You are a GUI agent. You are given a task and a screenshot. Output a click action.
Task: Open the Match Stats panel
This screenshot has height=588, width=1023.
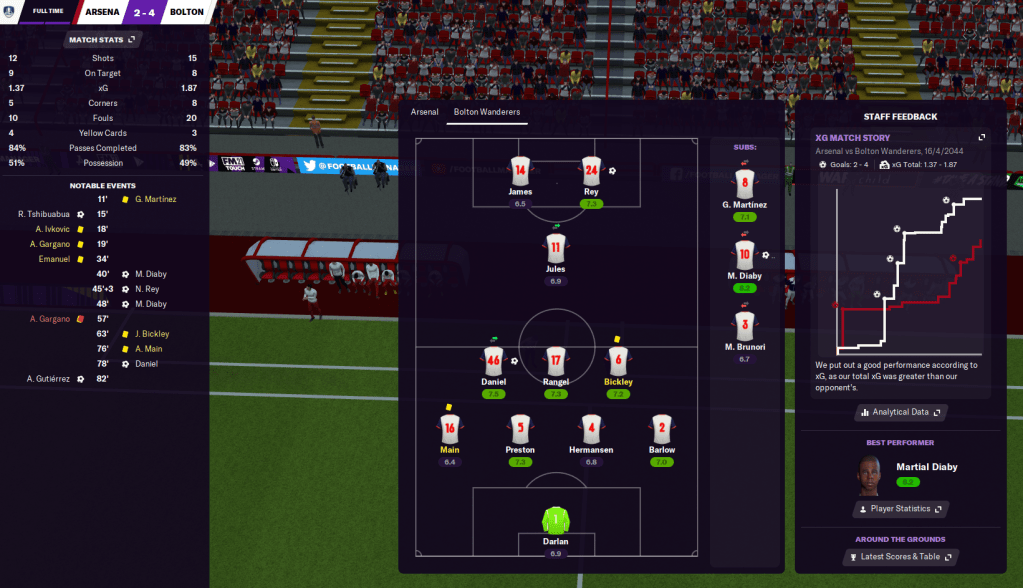click(103, 40)
